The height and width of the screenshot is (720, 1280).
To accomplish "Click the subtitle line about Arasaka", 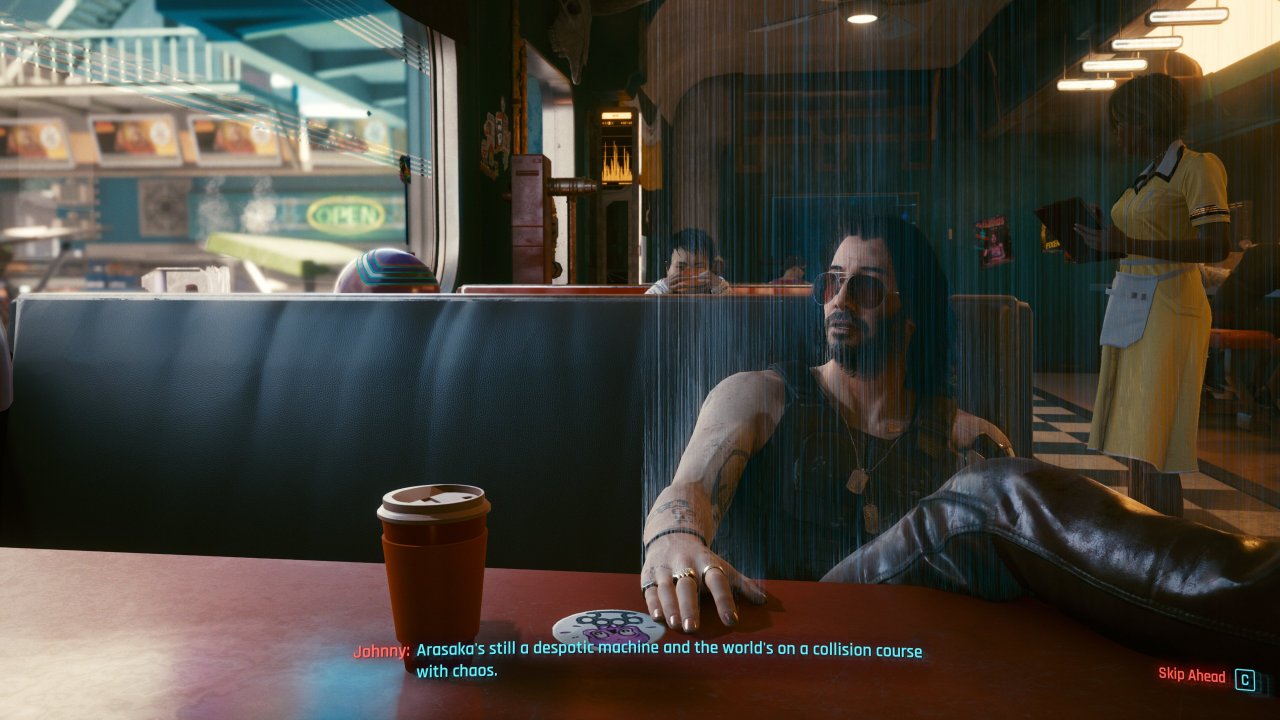I will 660,649.
